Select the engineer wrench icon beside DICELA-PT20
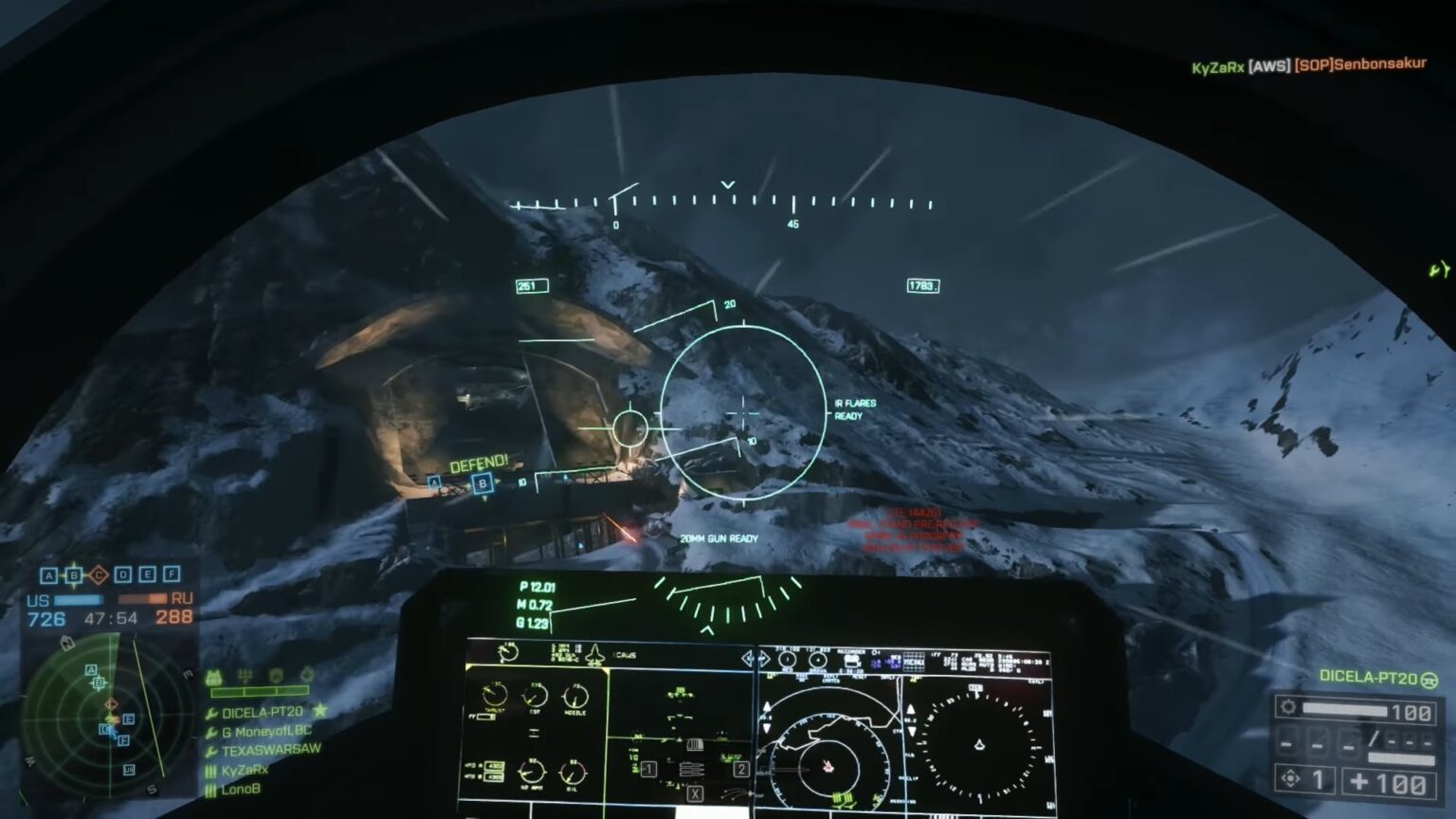Image resolution: width=1456 pixels, height=819 pixels. [x=211, y=711]
